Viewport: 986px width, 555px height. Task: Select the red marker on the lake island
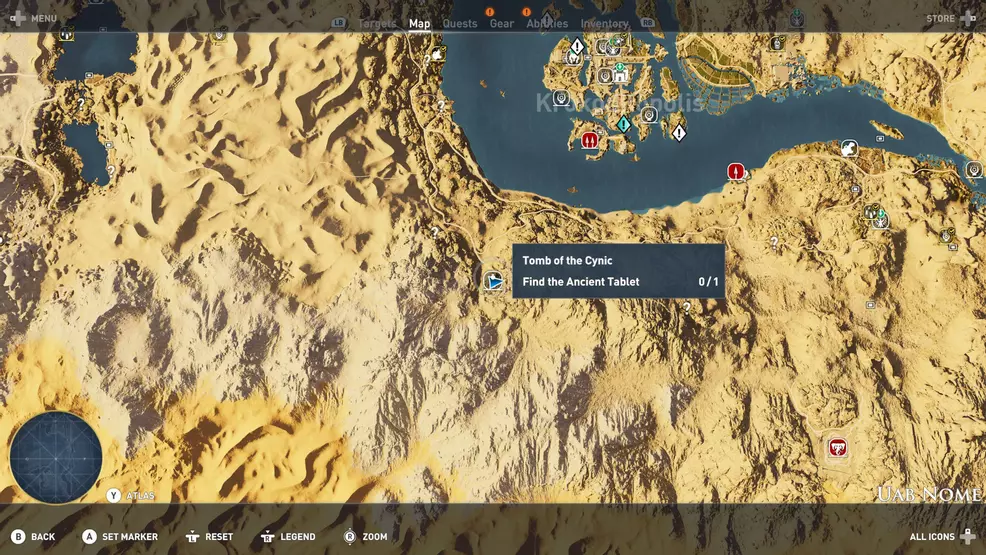click(x=590, y=140)
